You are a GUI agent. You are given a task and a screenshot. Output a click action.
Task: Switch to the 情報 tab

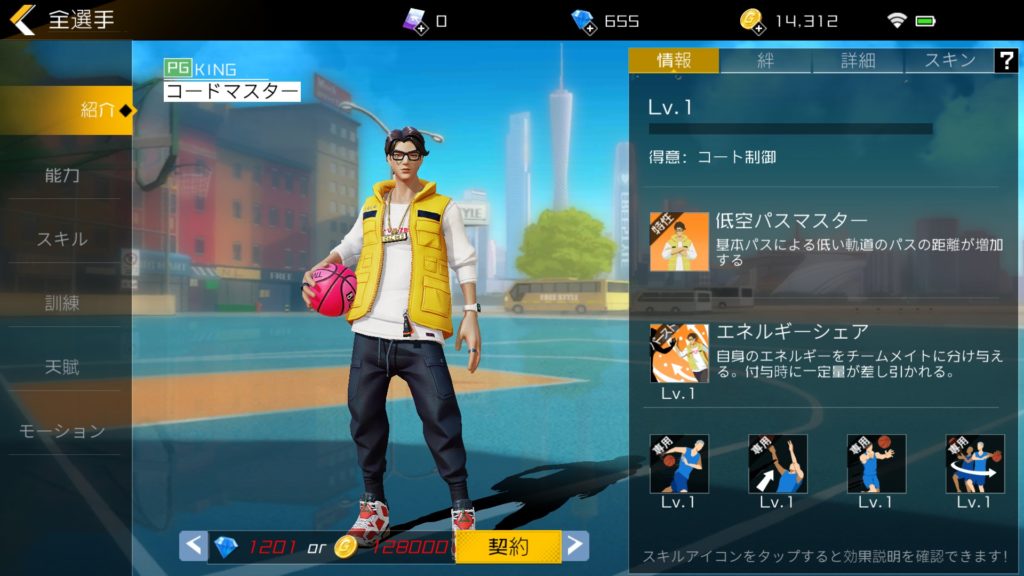674,60
